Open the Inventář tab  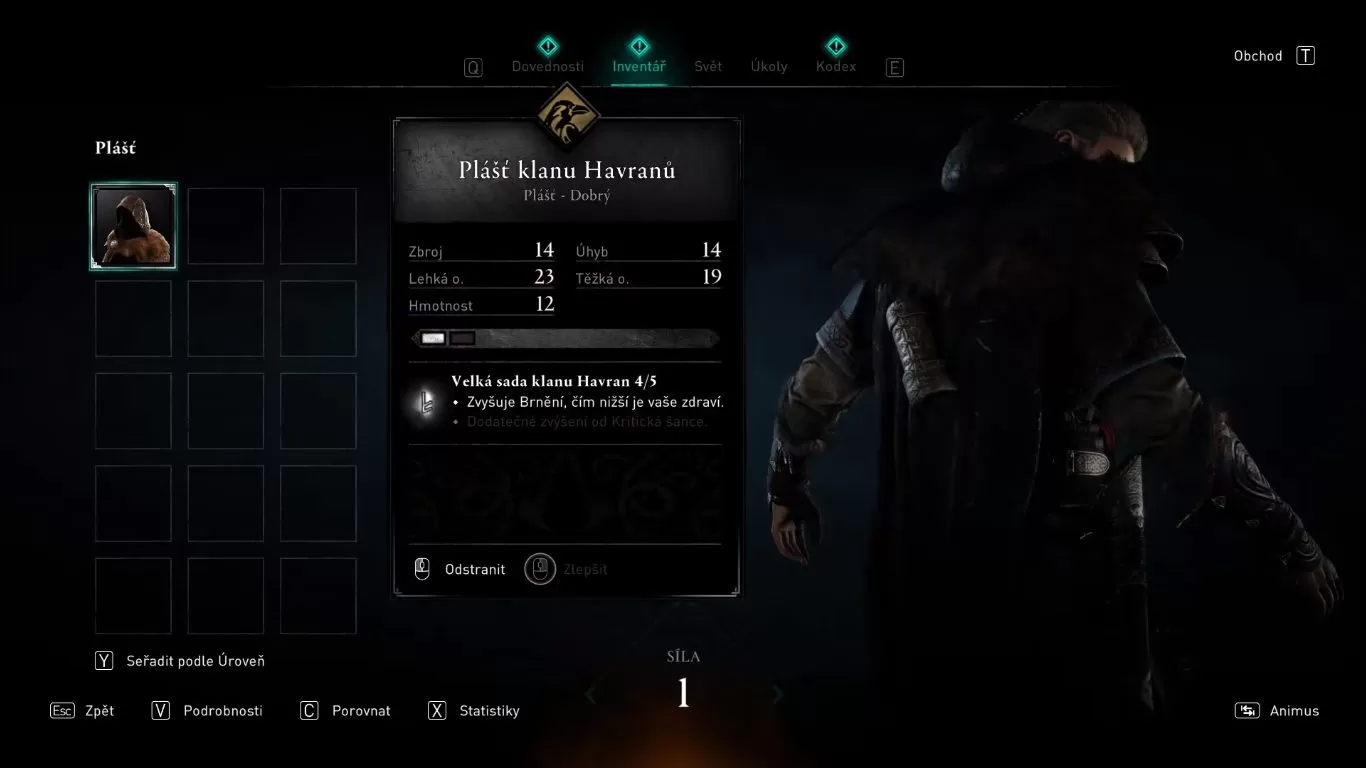click(x=639, y=65)
